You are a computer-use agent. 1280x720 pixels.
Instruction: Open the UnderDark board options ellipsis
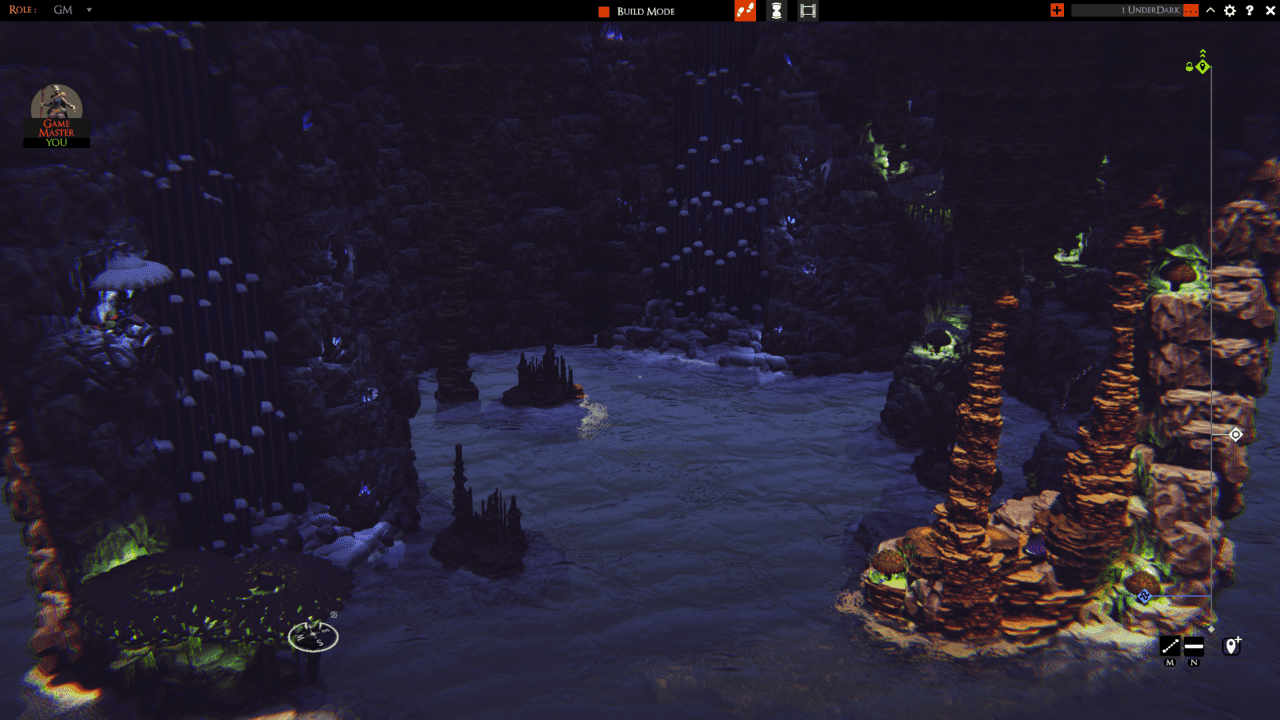pyautogui.click(x=1190, y=10)
